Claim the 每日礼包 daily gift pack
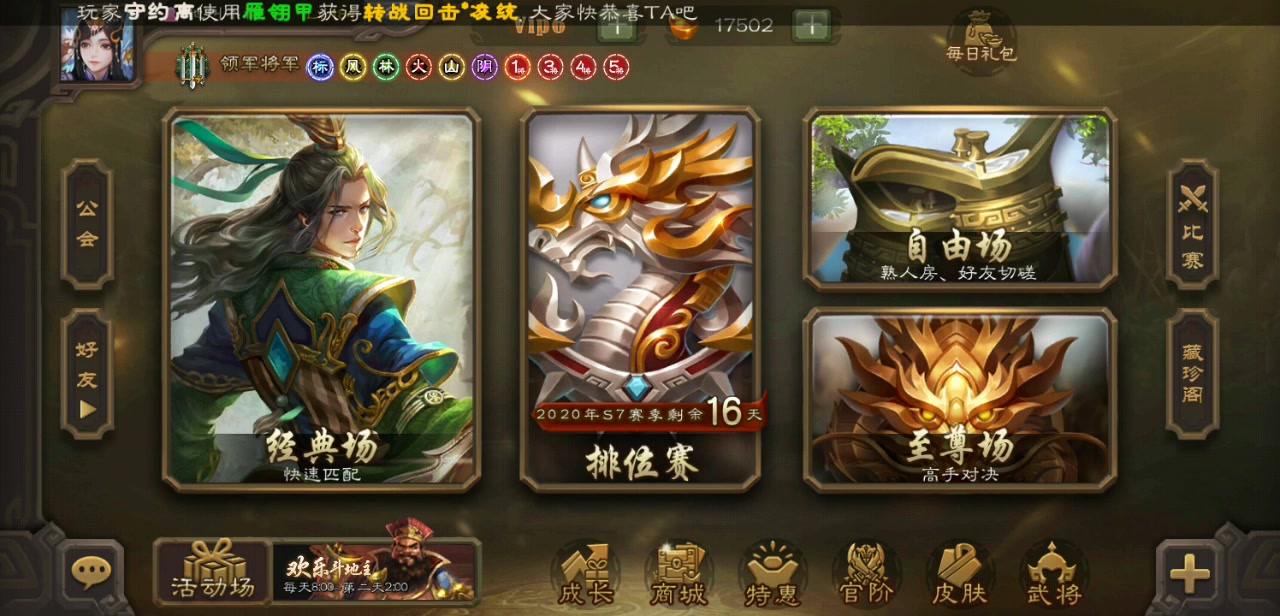Screen dimensions: 1280x616 click(981, 37)
